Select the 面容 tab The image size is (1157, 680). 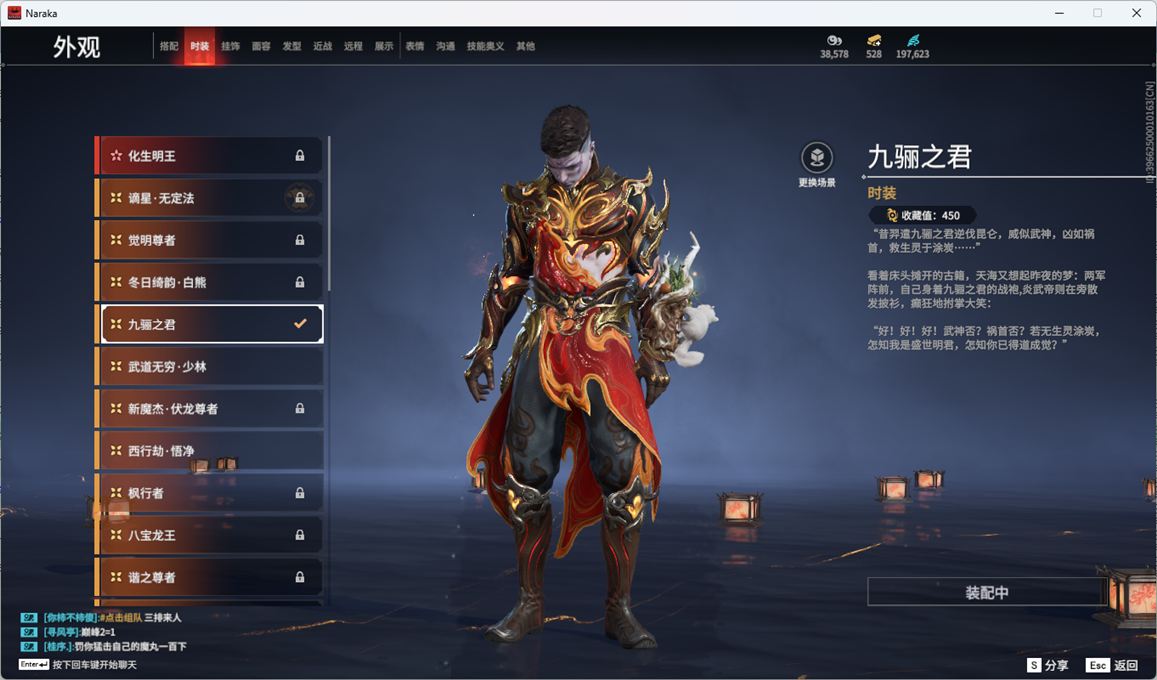coord(261,46)
